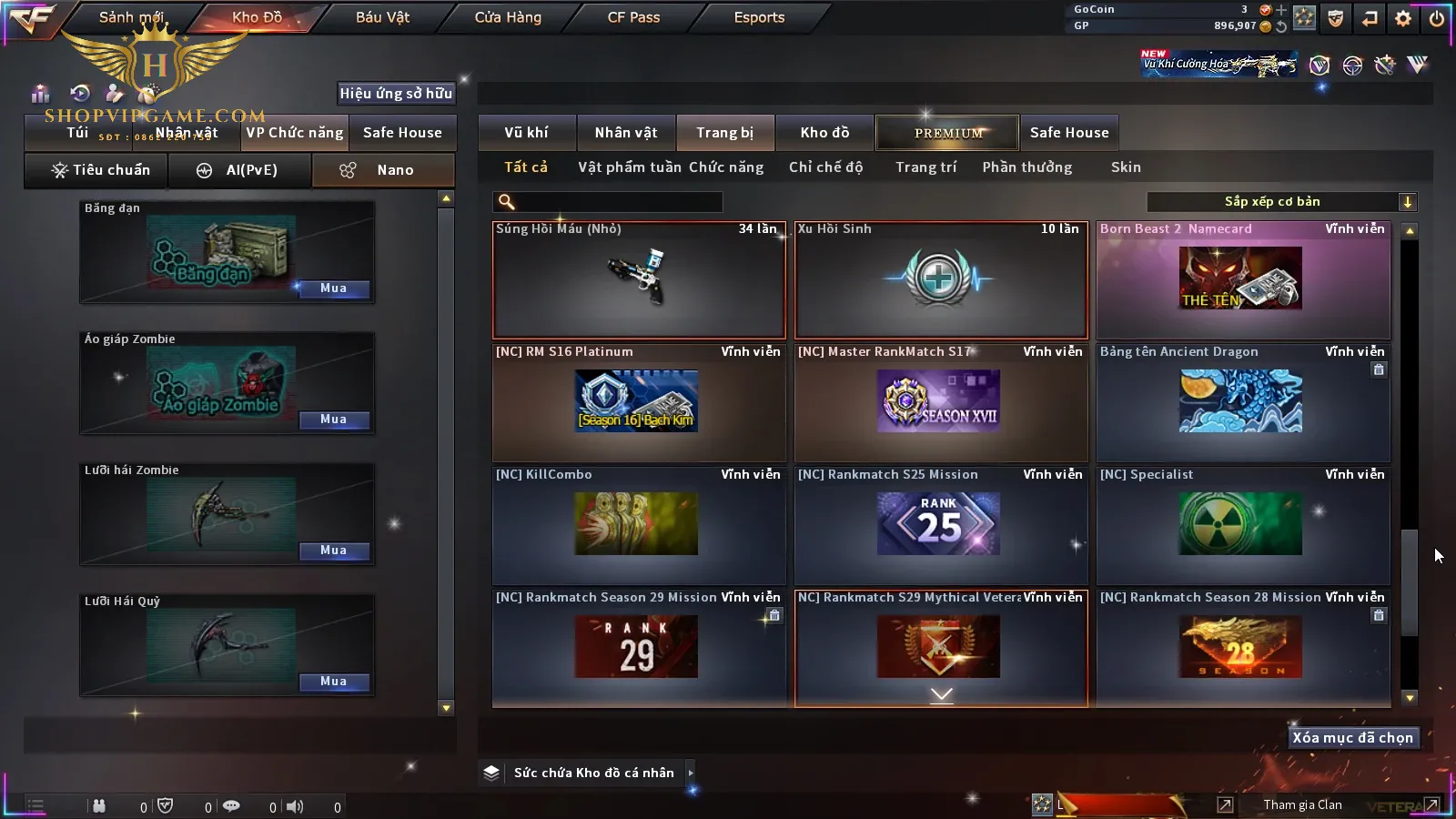Switch to the Vũ khí tab

tap(526, 133)
